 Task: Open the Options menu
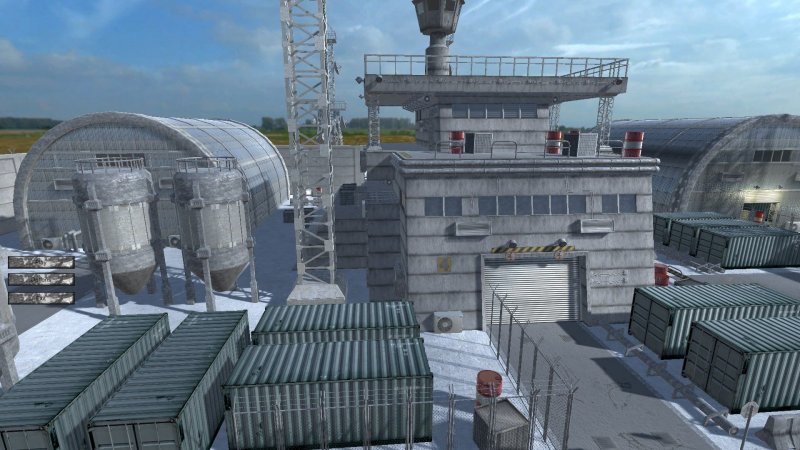click(41, 280)
